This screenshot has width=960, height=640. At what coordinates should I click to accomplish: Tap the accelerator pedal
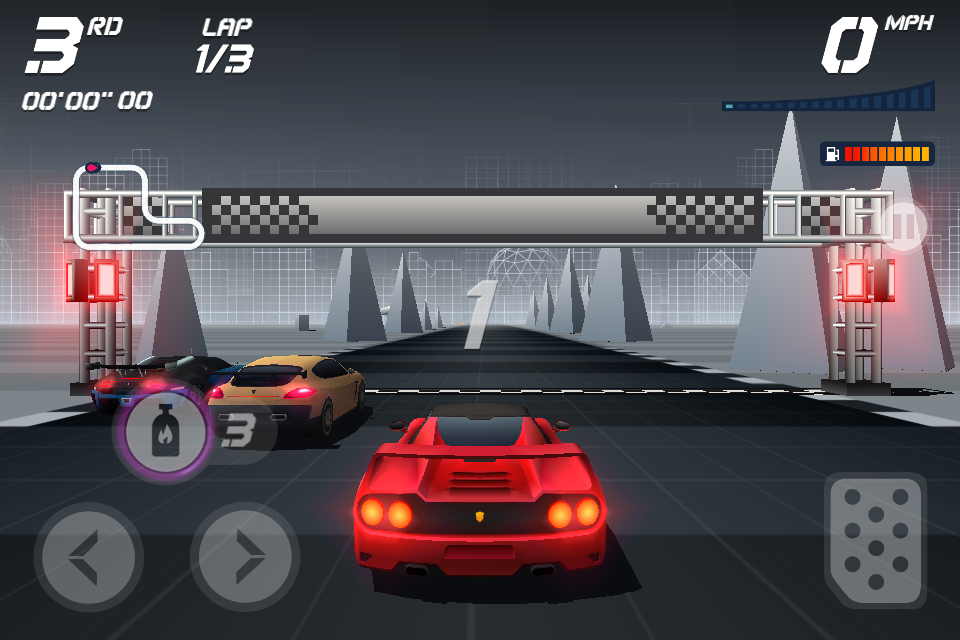pyautogui.click(x=875, y=540)
